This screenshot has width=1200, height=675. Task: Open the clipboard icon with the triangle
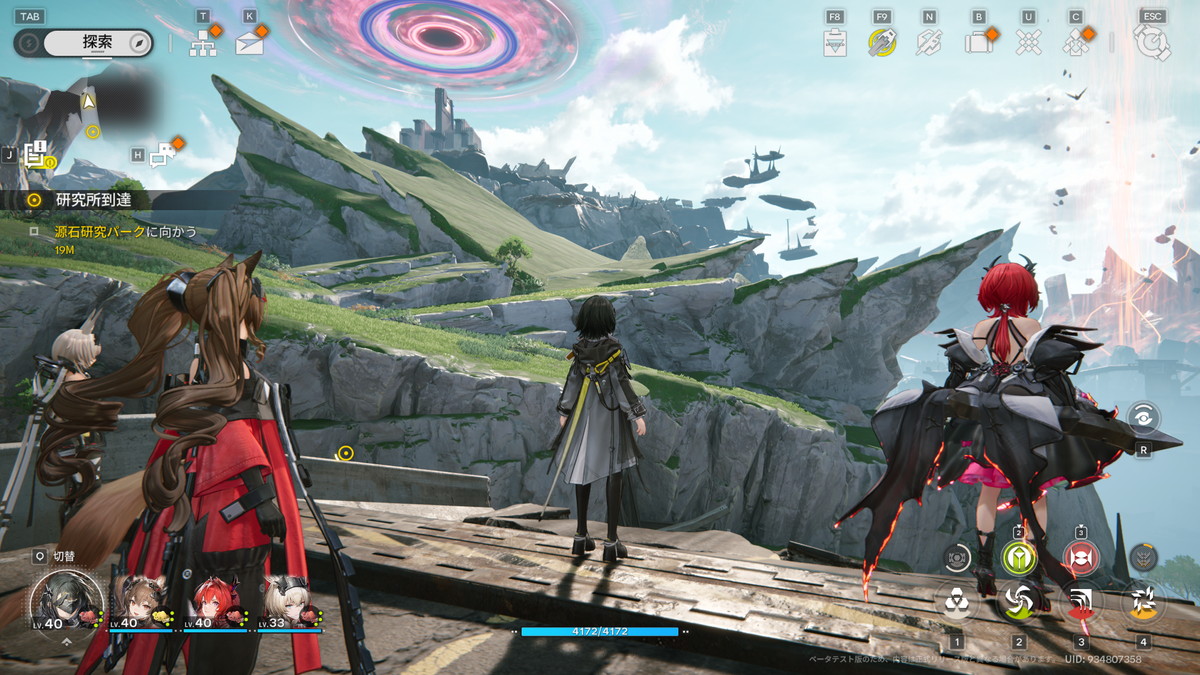pos(835,42)
